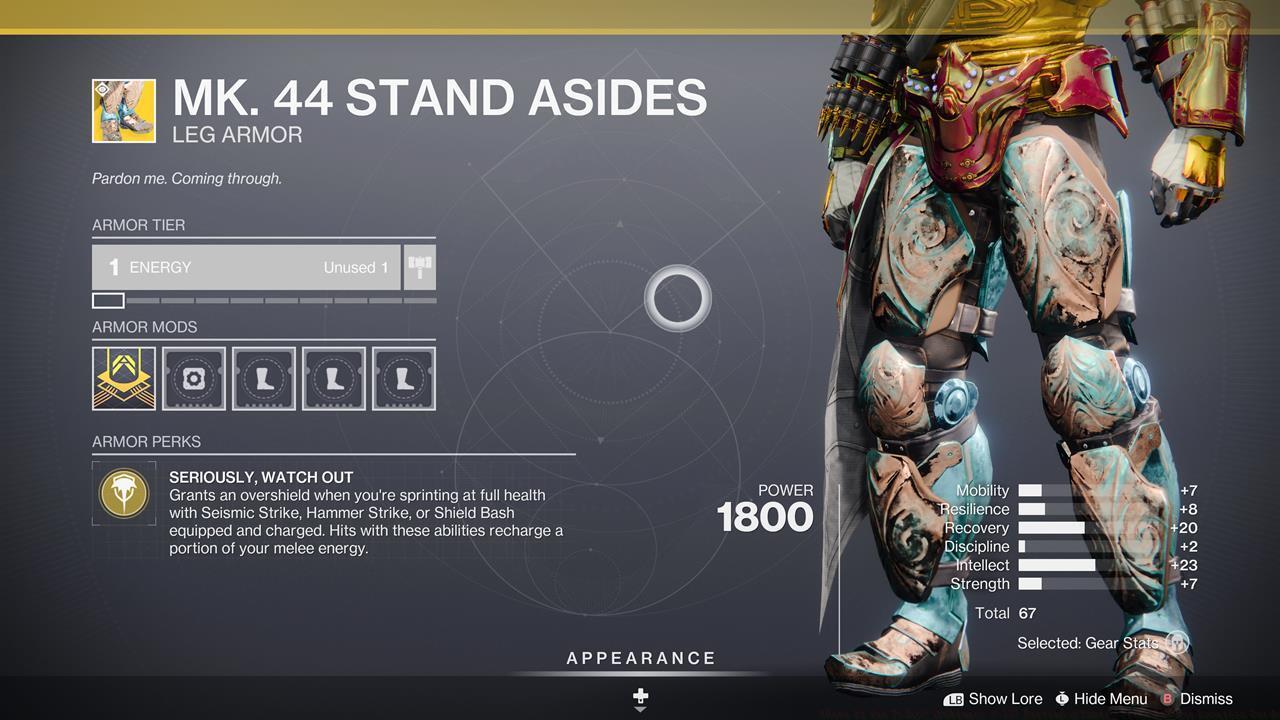Select the second leg armor mod slot

(333, 377)
